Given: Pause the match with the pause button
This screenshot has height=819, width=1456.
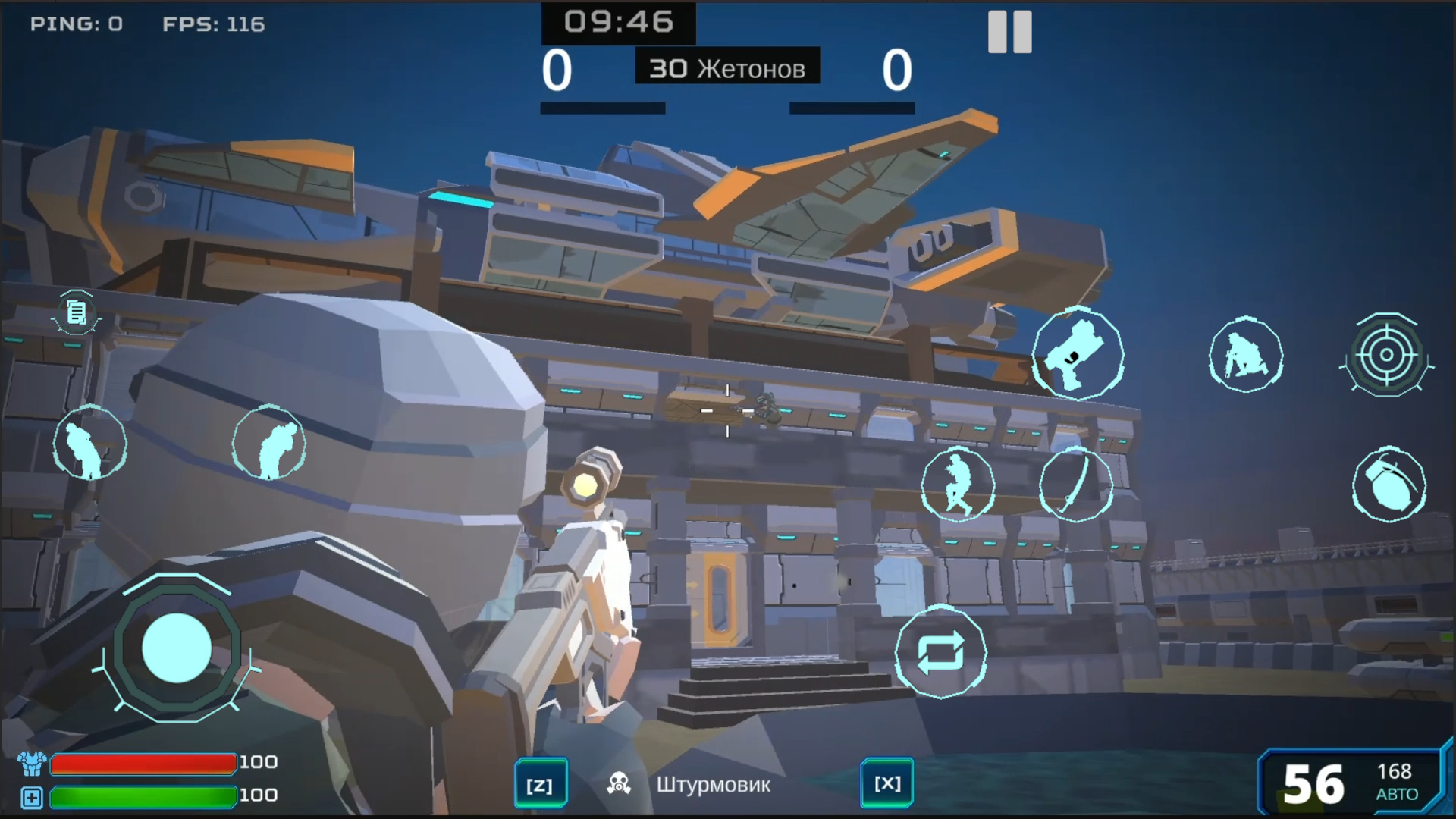Looking at the screenshot, I should 1009,32.
